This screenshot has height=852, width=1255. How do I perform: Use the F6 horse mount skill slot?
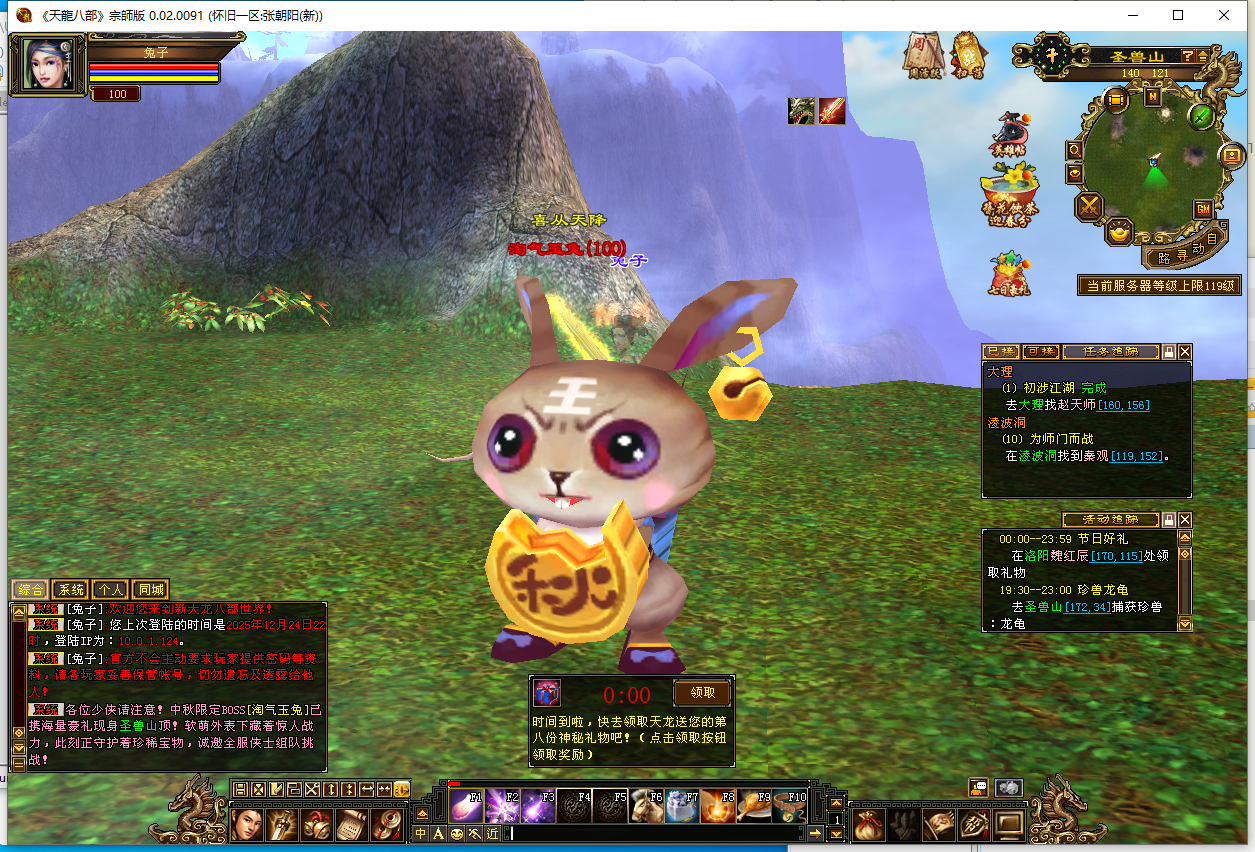coord(647,806)
